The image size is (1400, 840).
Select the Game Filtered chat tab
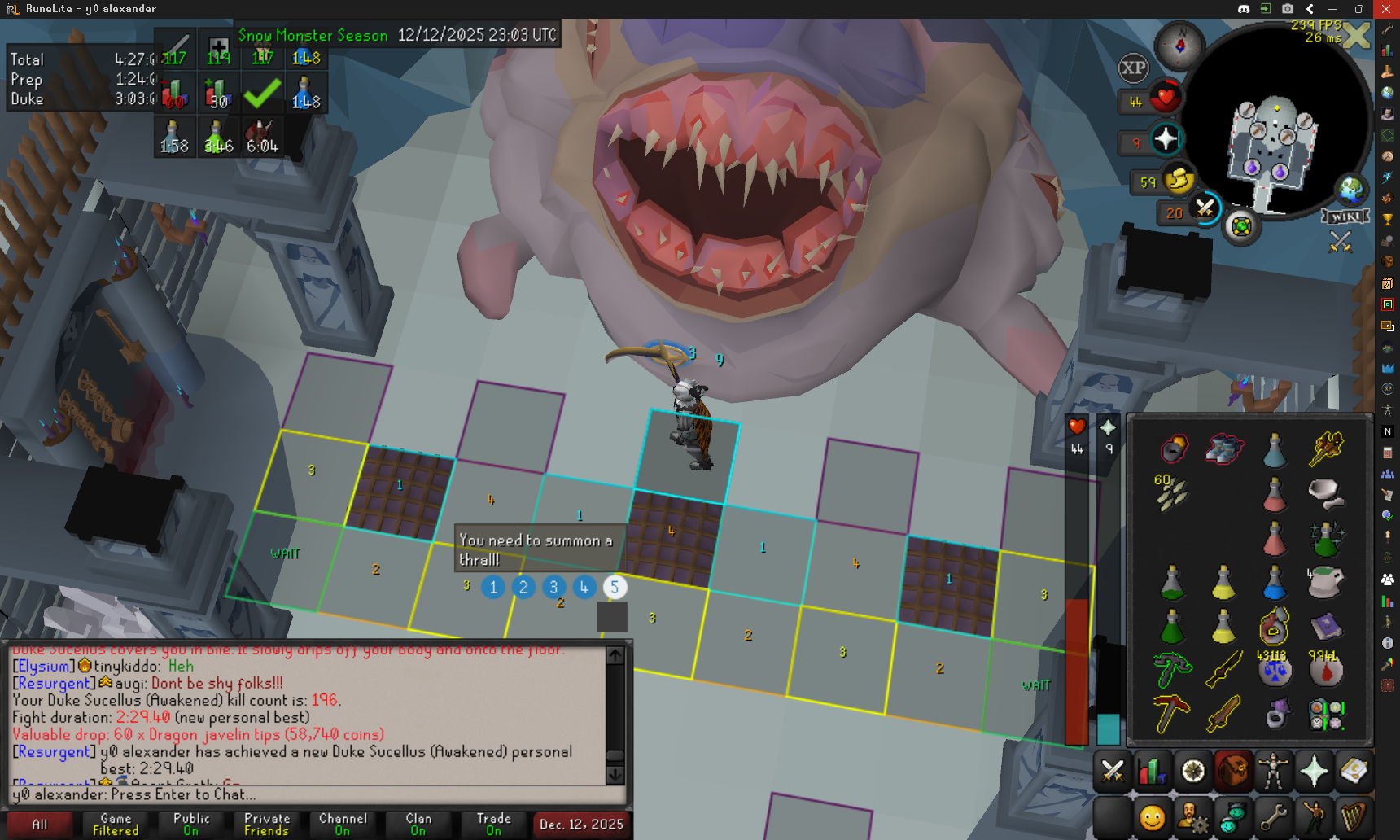(x=116, y=825)
